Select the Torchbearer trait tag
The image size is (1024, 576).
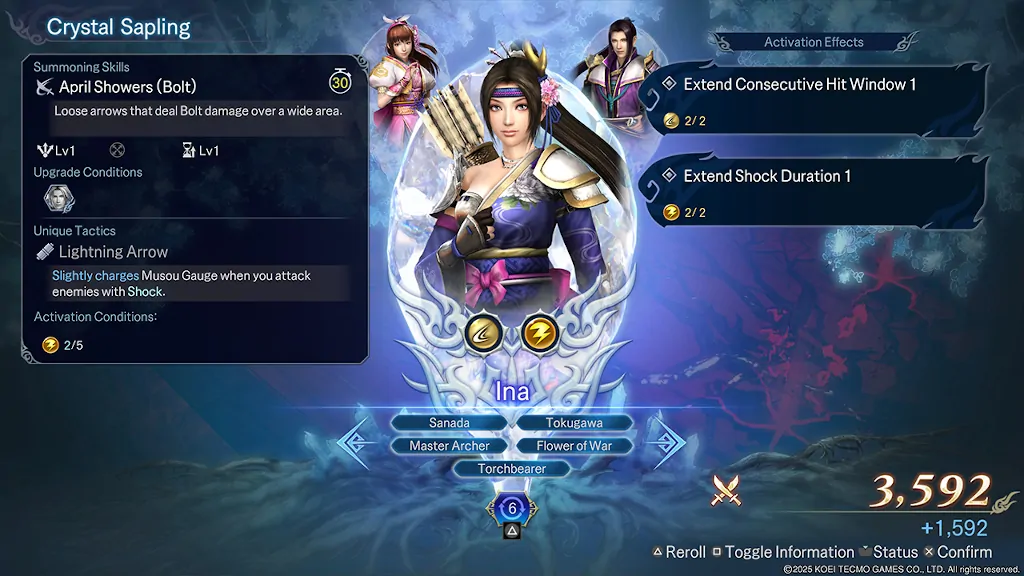511,468
